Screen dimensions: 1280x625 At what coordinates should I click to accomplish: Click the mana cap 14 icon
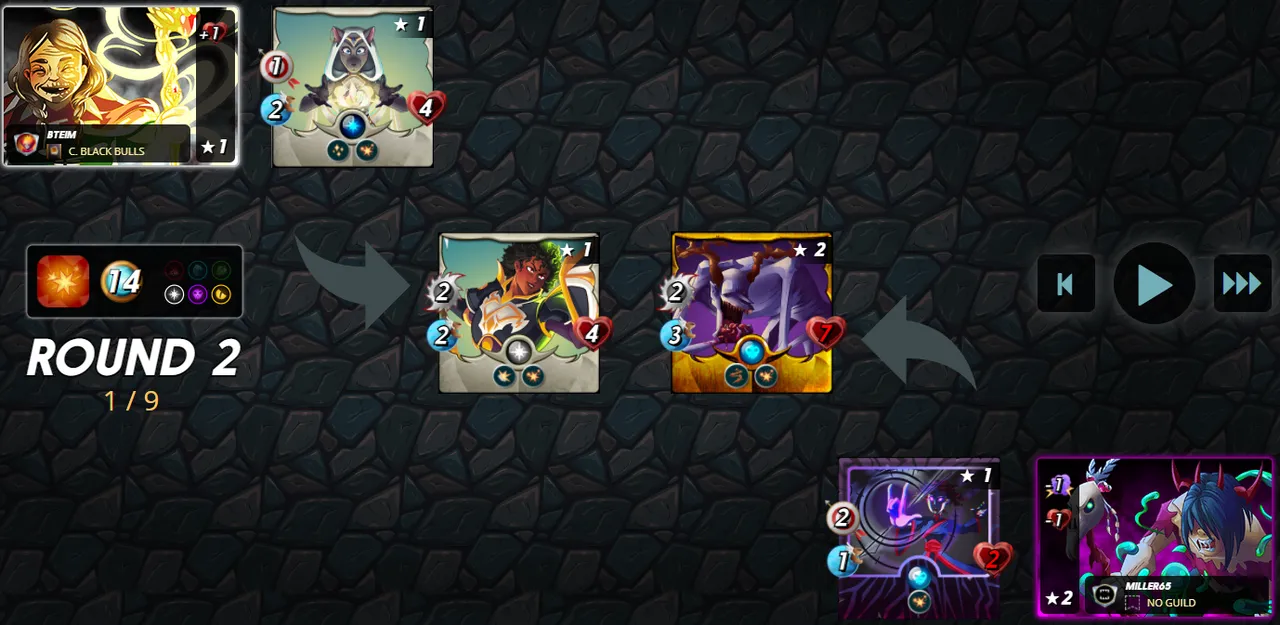click(x=122, y=281)
